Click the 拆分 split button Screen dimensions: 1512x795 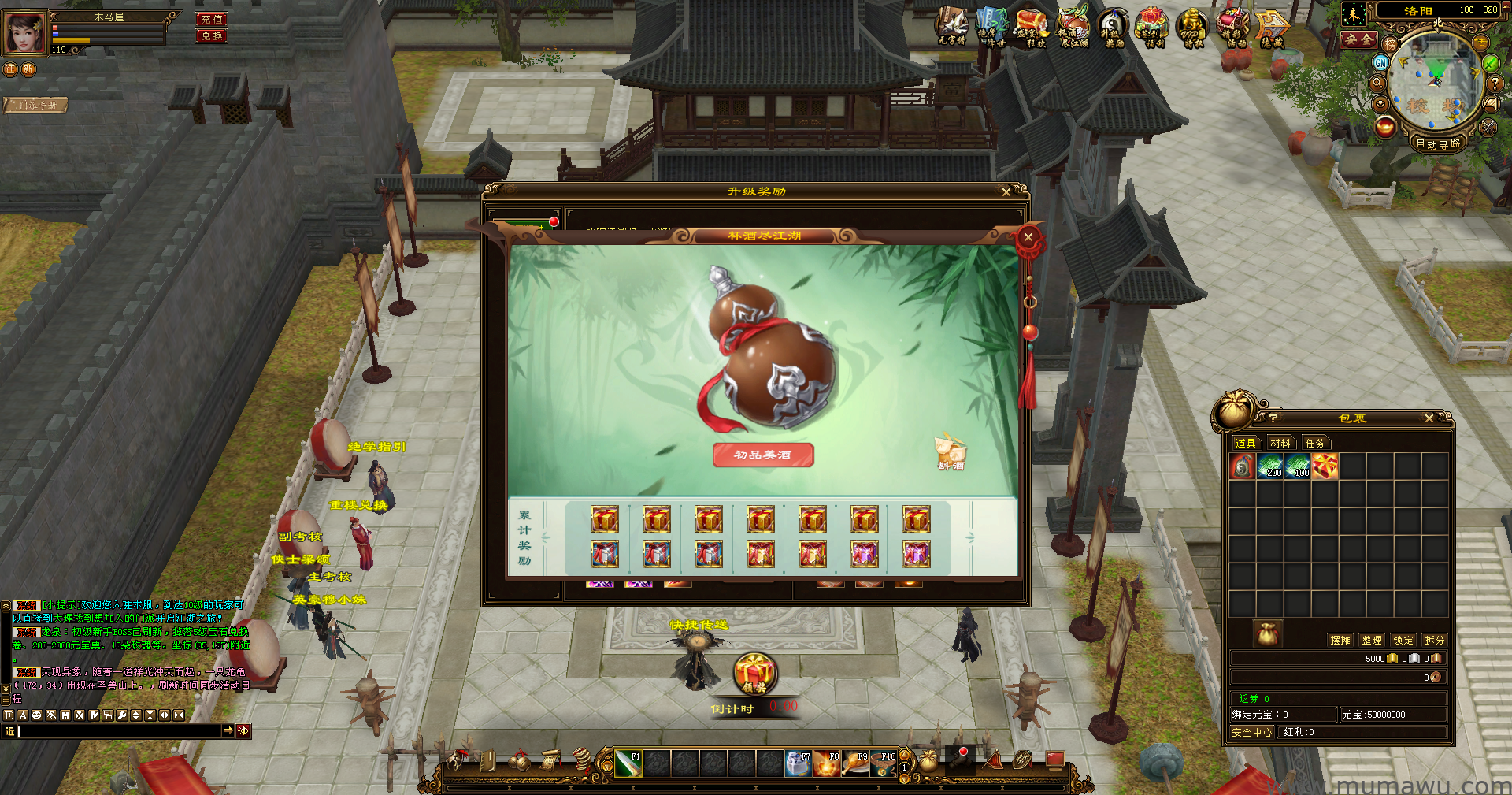point(1435,640)
